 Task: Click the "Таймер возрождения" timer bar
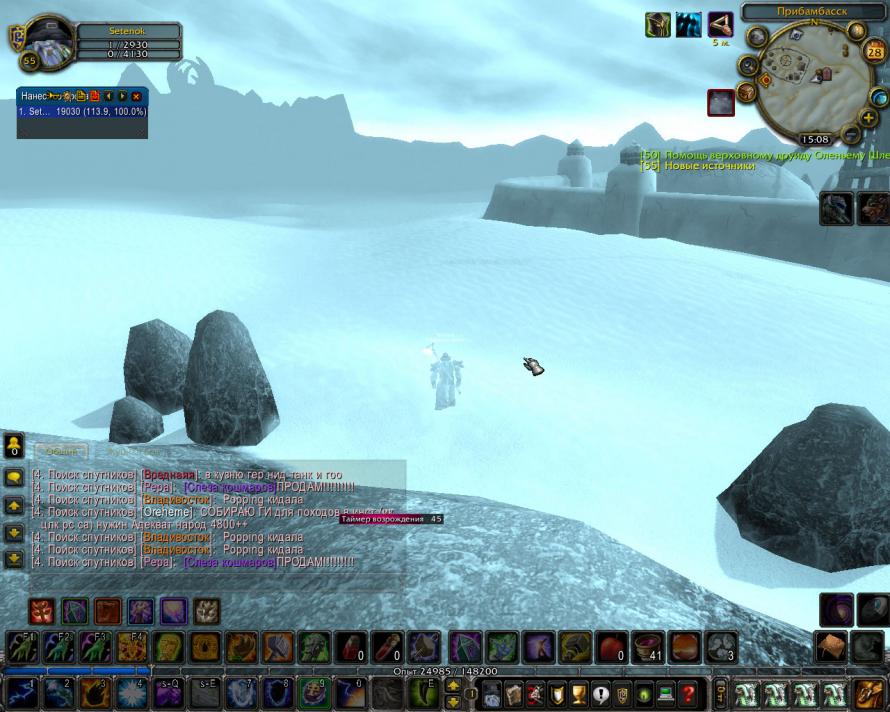click(392, 519)
